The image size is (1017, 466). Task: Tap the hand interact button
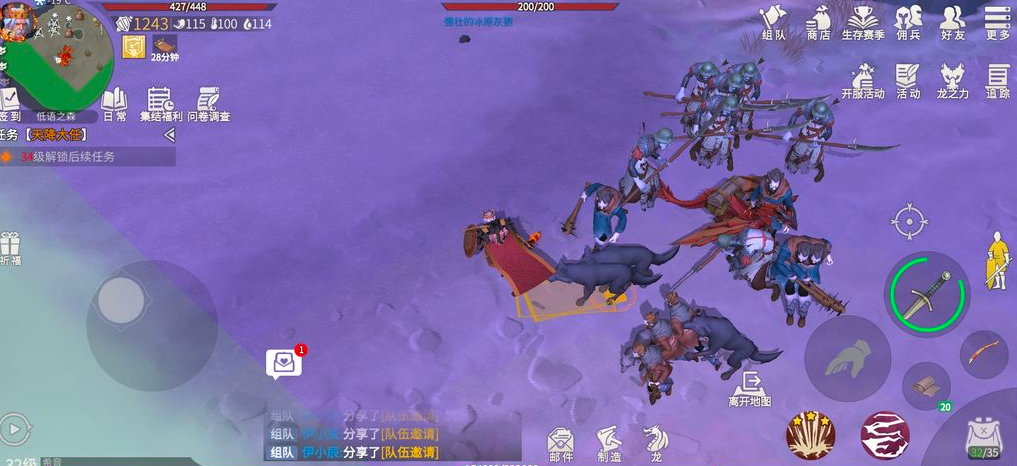847,358
